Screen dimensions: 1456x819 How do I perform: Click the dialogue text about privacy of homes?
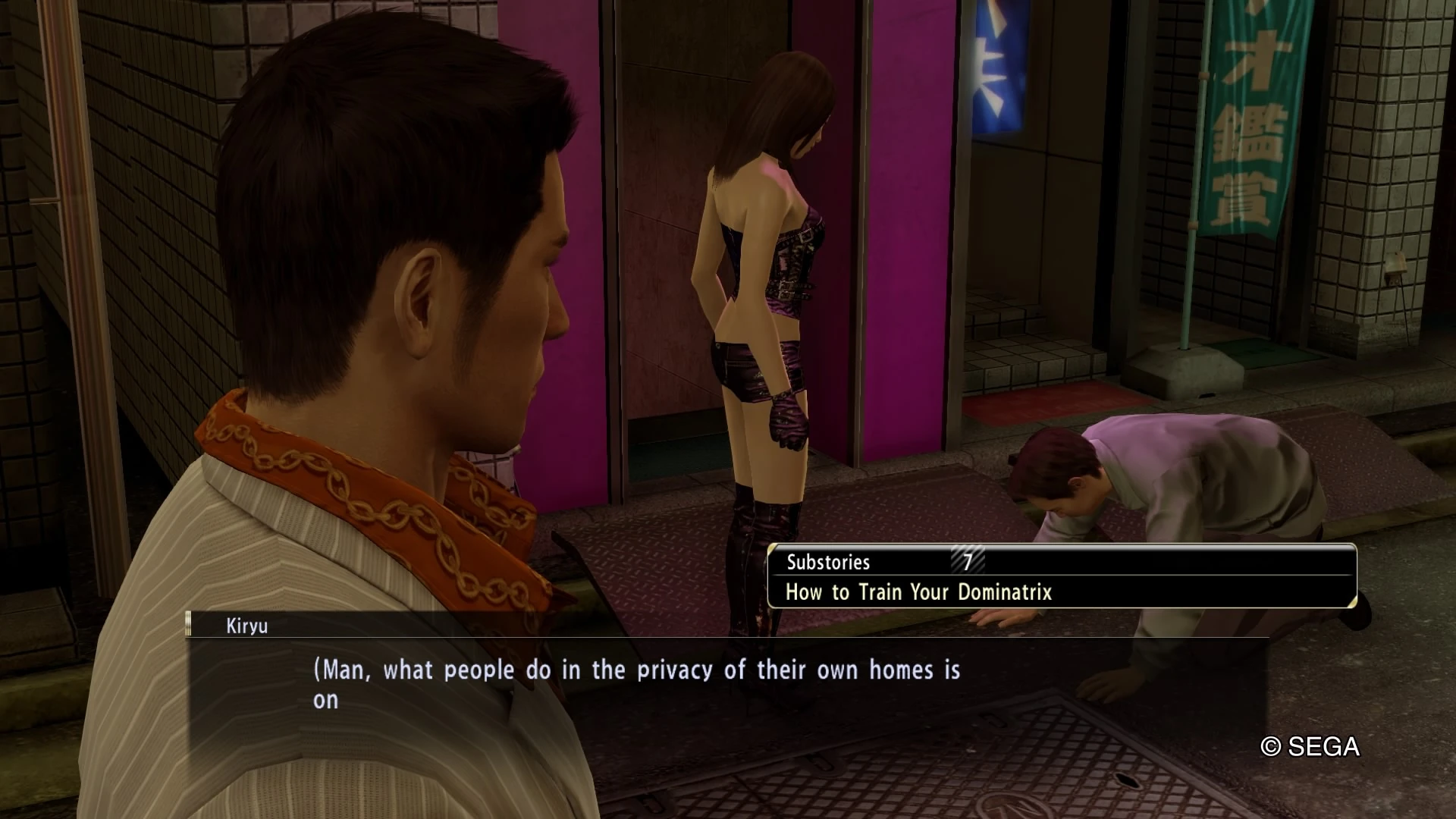[x=637, y=670]
